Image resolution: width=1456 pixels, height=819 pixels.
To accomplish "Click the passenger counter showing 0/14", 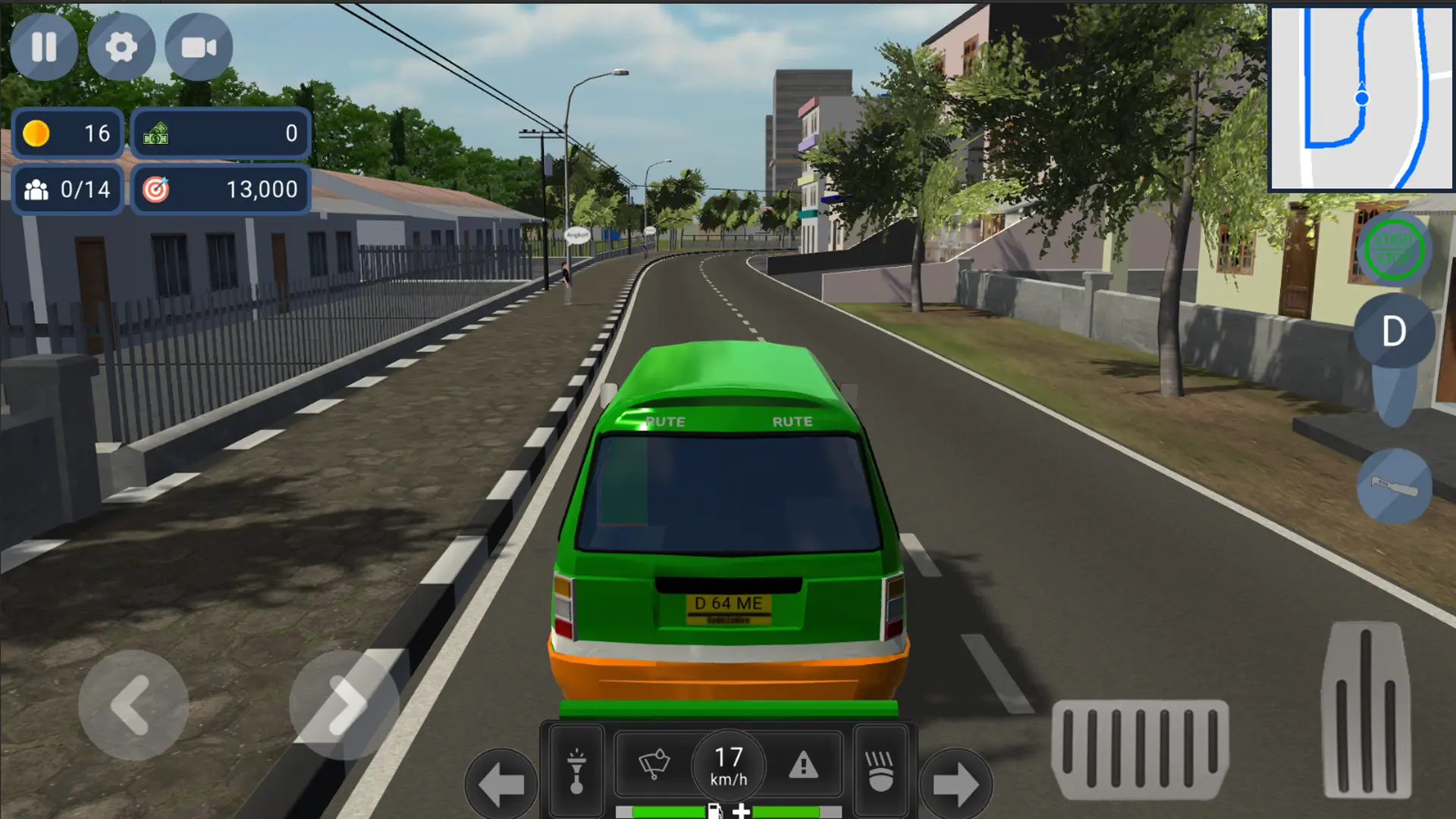I will (67, 190).
